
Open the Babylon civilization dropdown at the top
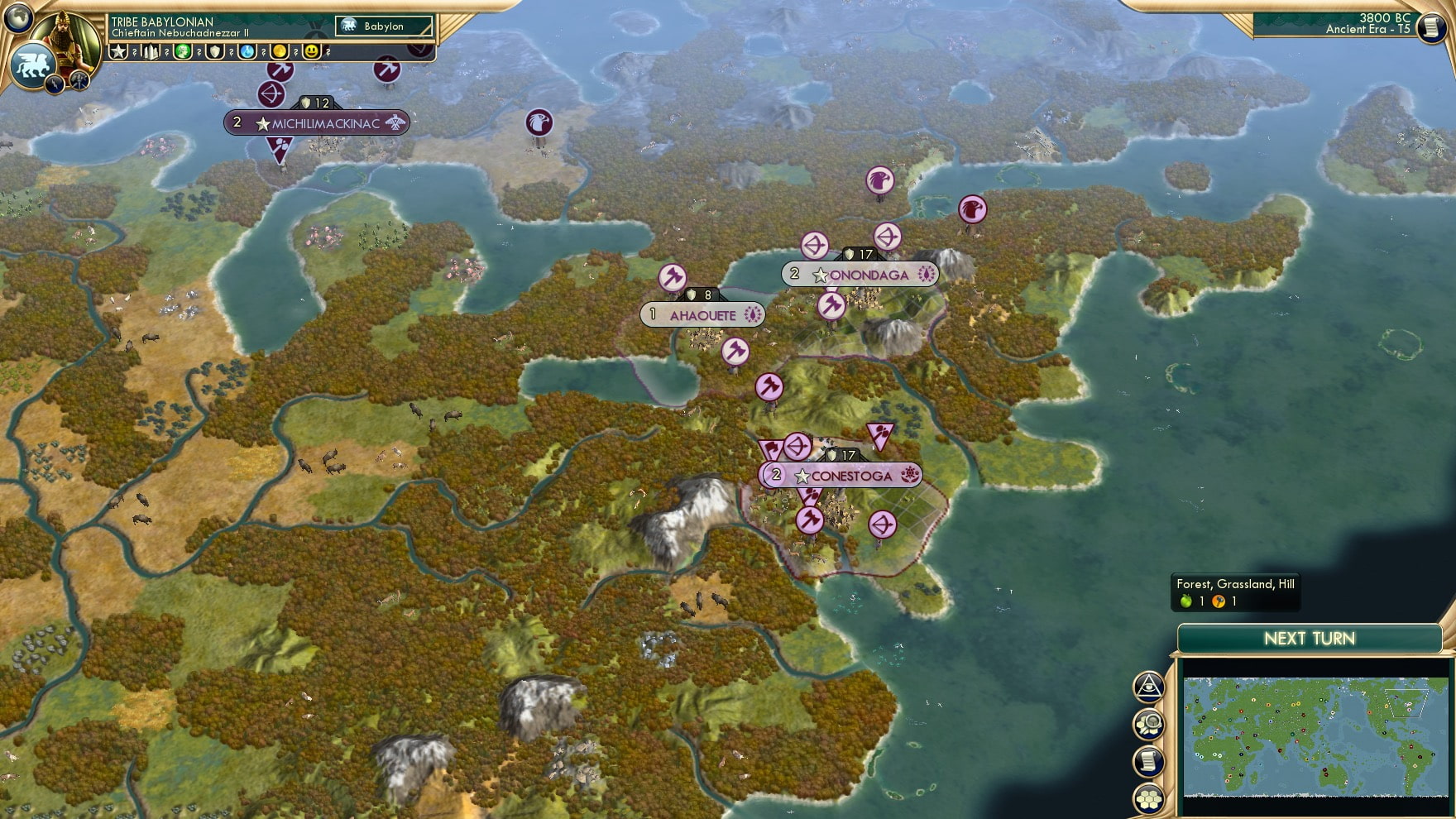click(x=382, y=26)
